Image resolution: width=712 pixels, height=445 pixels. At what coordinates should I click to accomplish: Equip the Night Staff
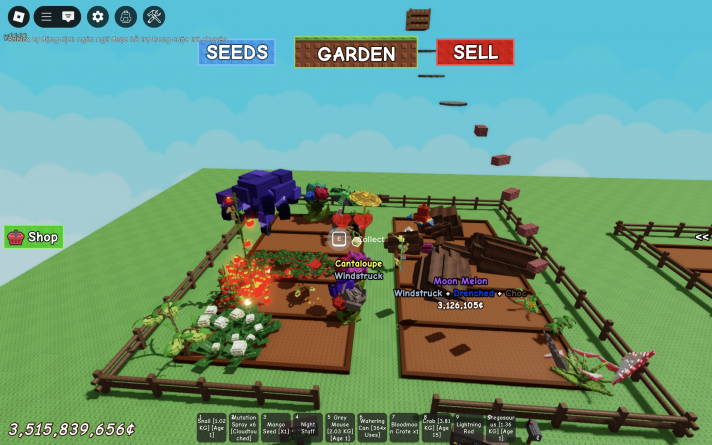coord(308,427)
